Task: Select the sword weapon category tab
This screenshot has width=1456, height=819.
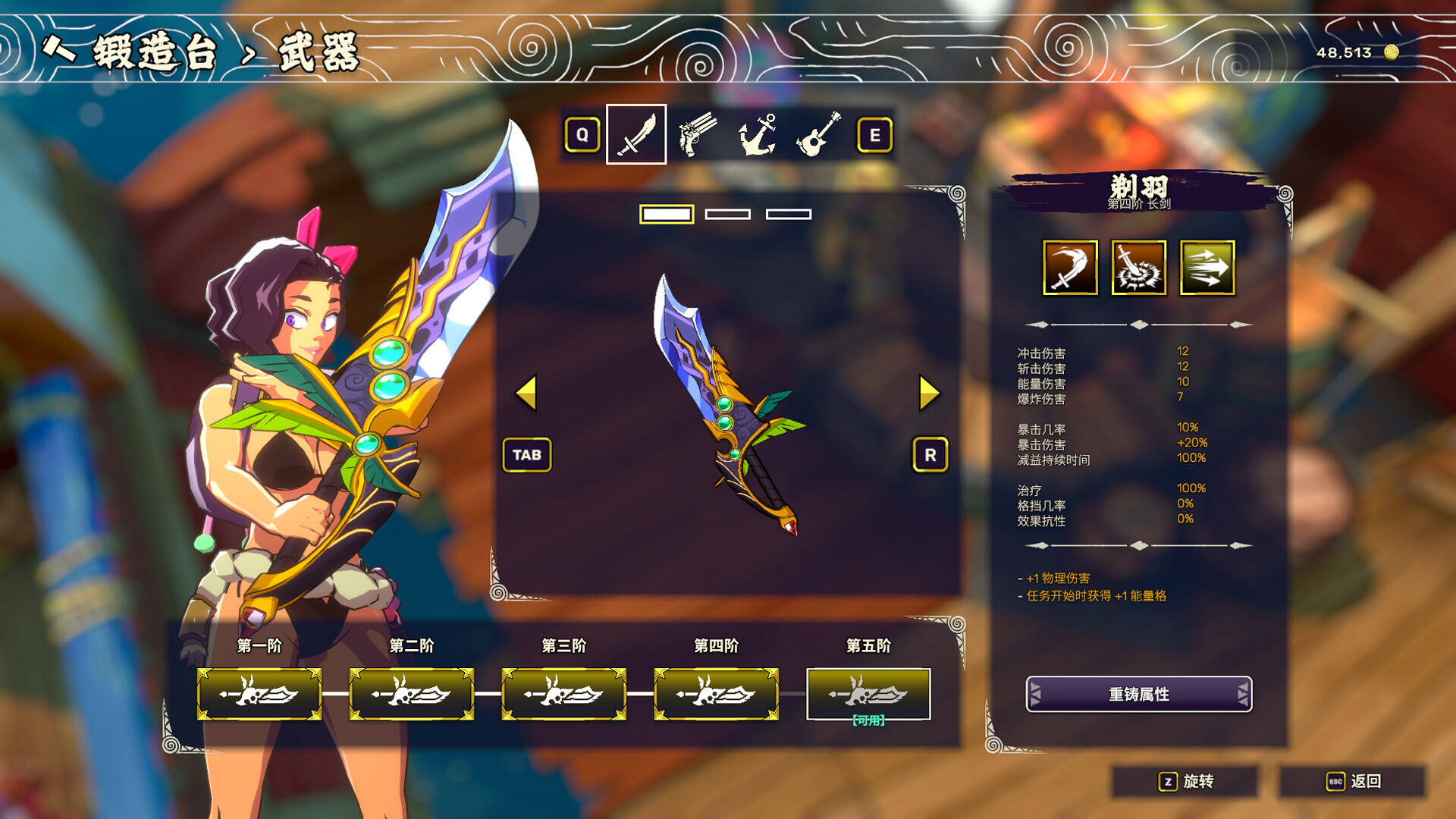Action: pyautogui.click(x=636, y=135)
